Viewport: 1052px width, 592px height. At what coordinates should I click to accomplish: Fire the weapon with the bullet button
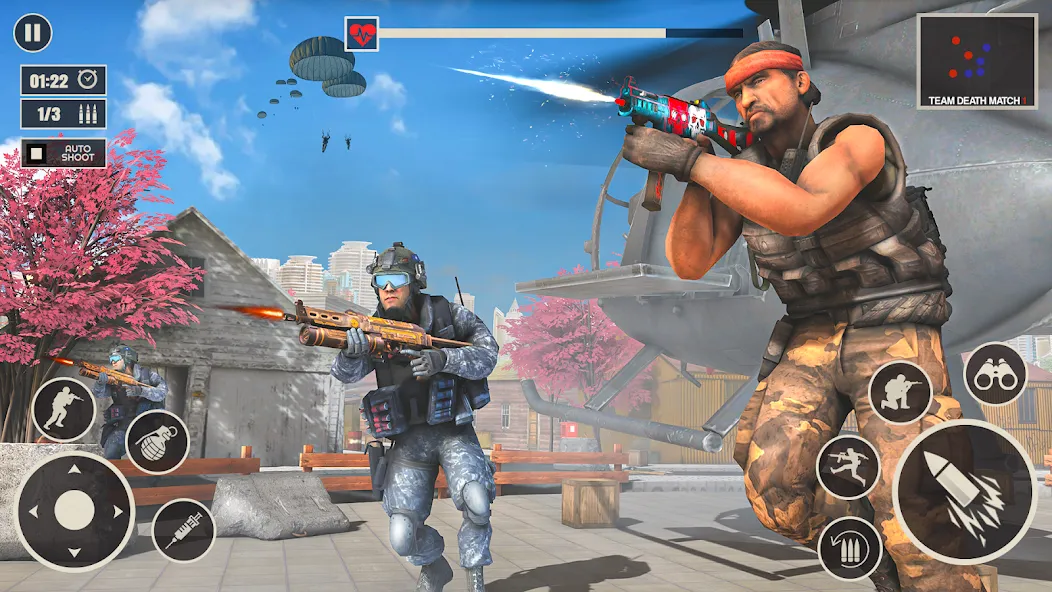click(964, 491)
